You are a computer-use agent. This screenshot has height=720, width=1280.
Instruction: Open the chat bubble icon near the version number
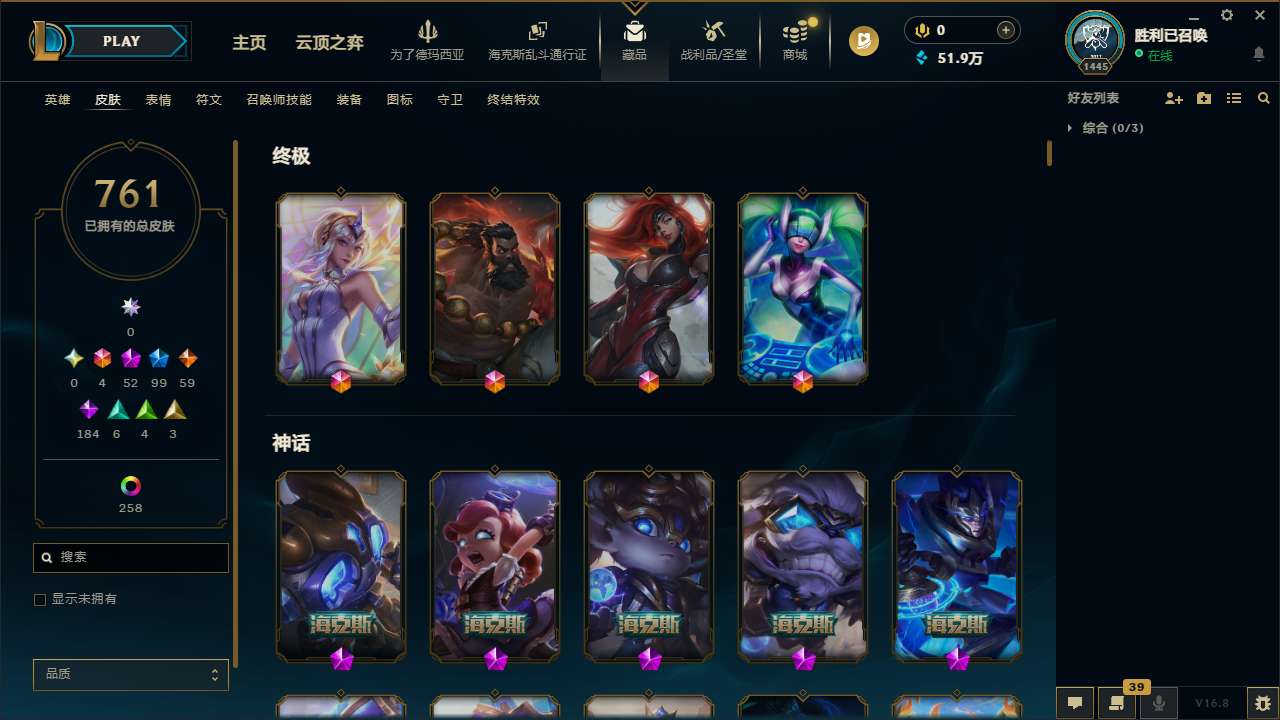[x=1074, y=703]
